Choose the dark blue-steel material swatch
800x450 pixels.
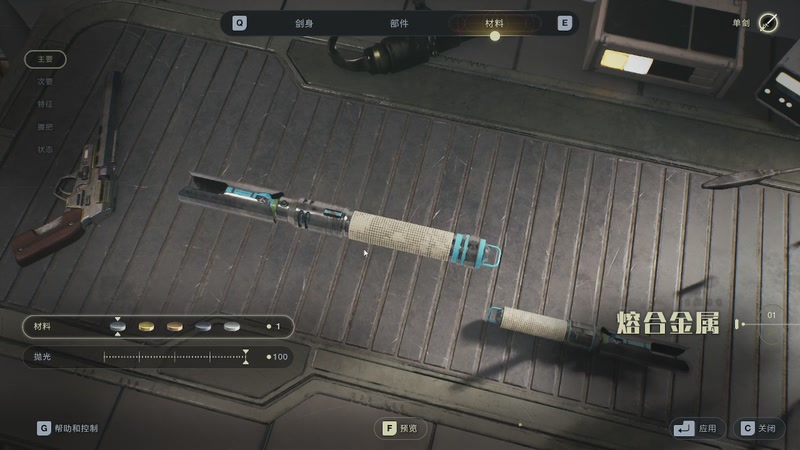204,327
